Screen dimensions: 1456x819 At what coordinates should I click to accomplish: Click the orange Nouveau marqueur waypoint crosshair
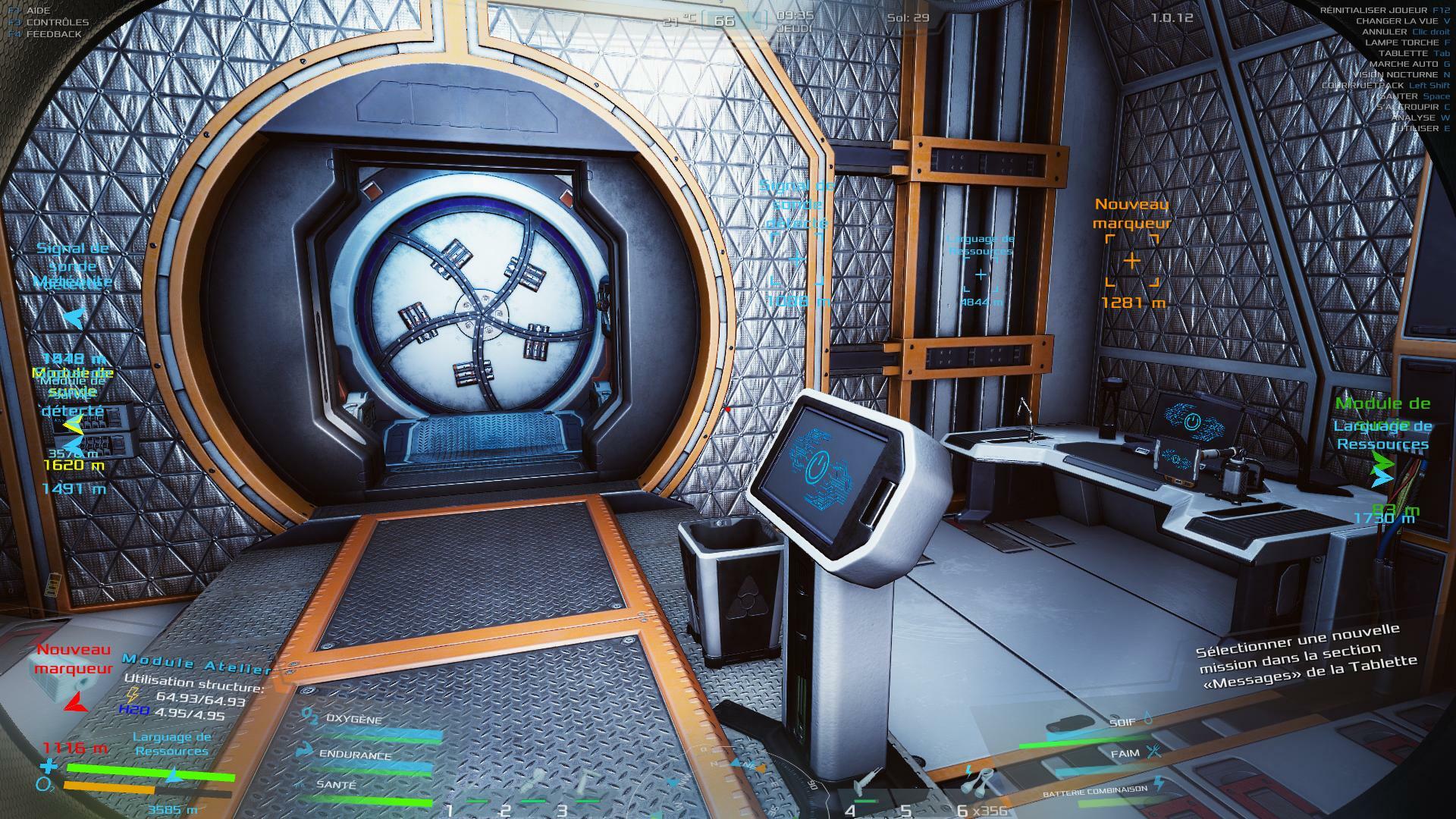click(x=1131, y=261)
